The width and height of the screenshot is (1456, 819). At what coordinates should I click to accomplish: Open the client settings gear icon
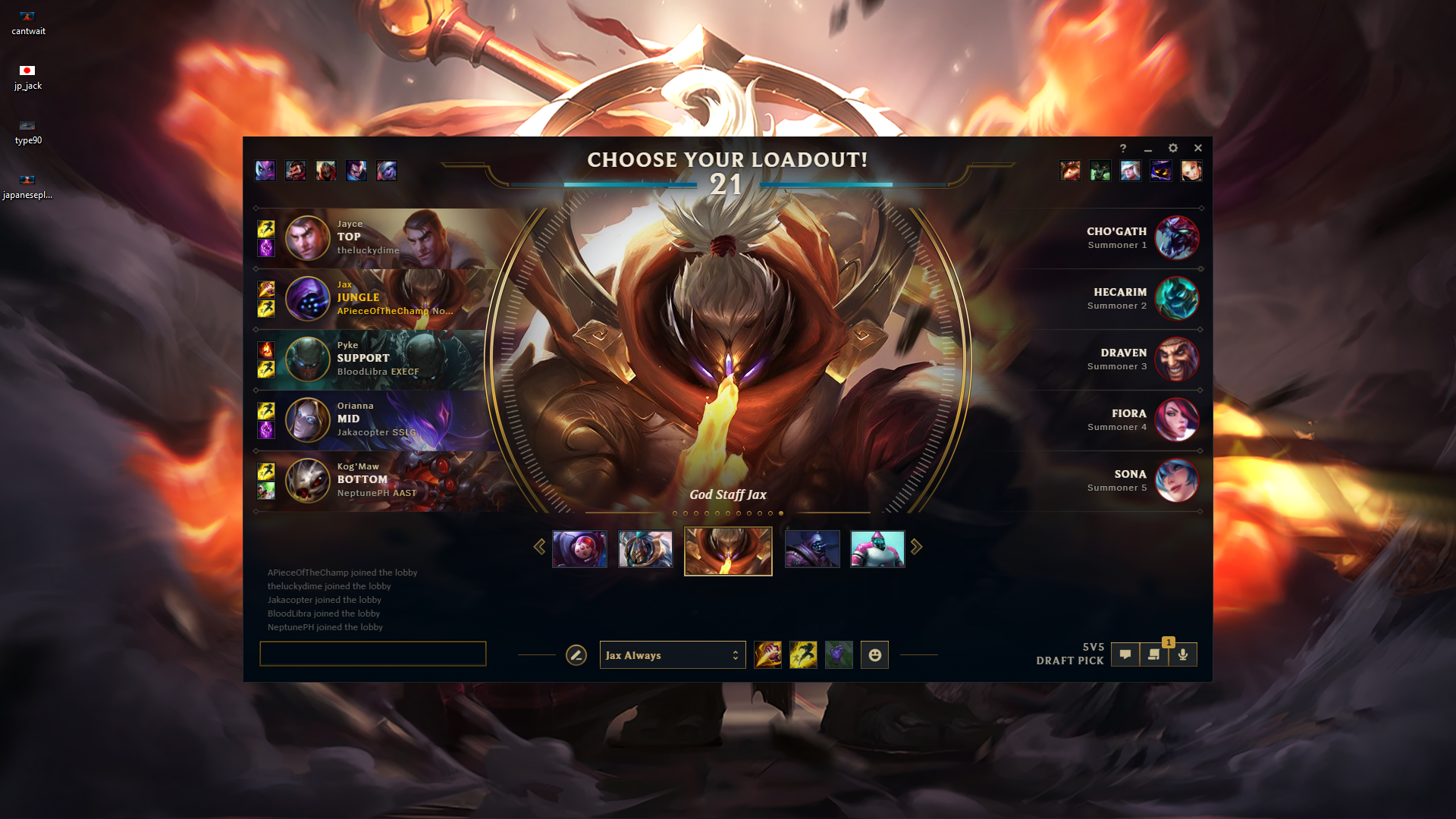pos(1173,148)
